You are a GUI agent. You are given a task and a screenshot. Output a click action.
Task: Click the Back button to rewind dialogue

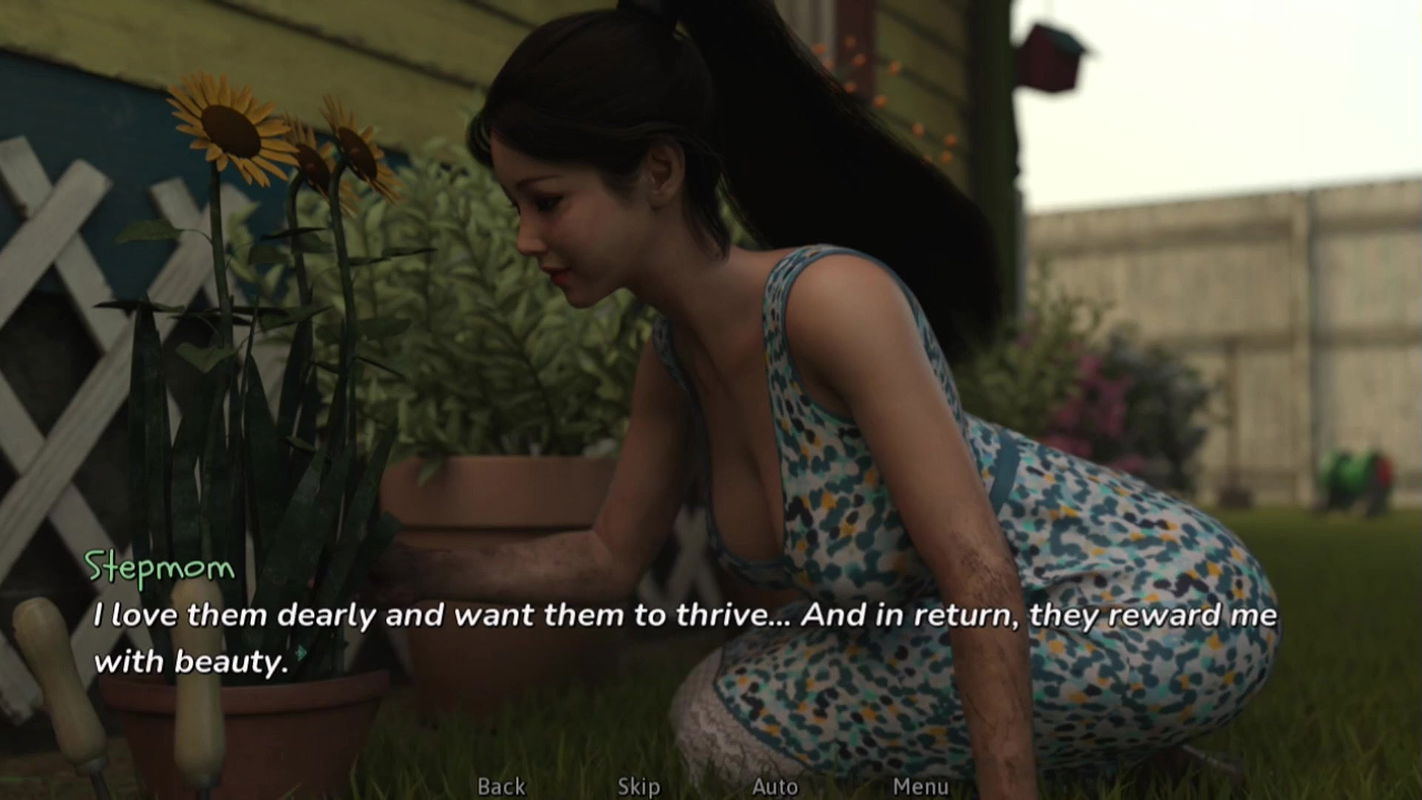502,787
